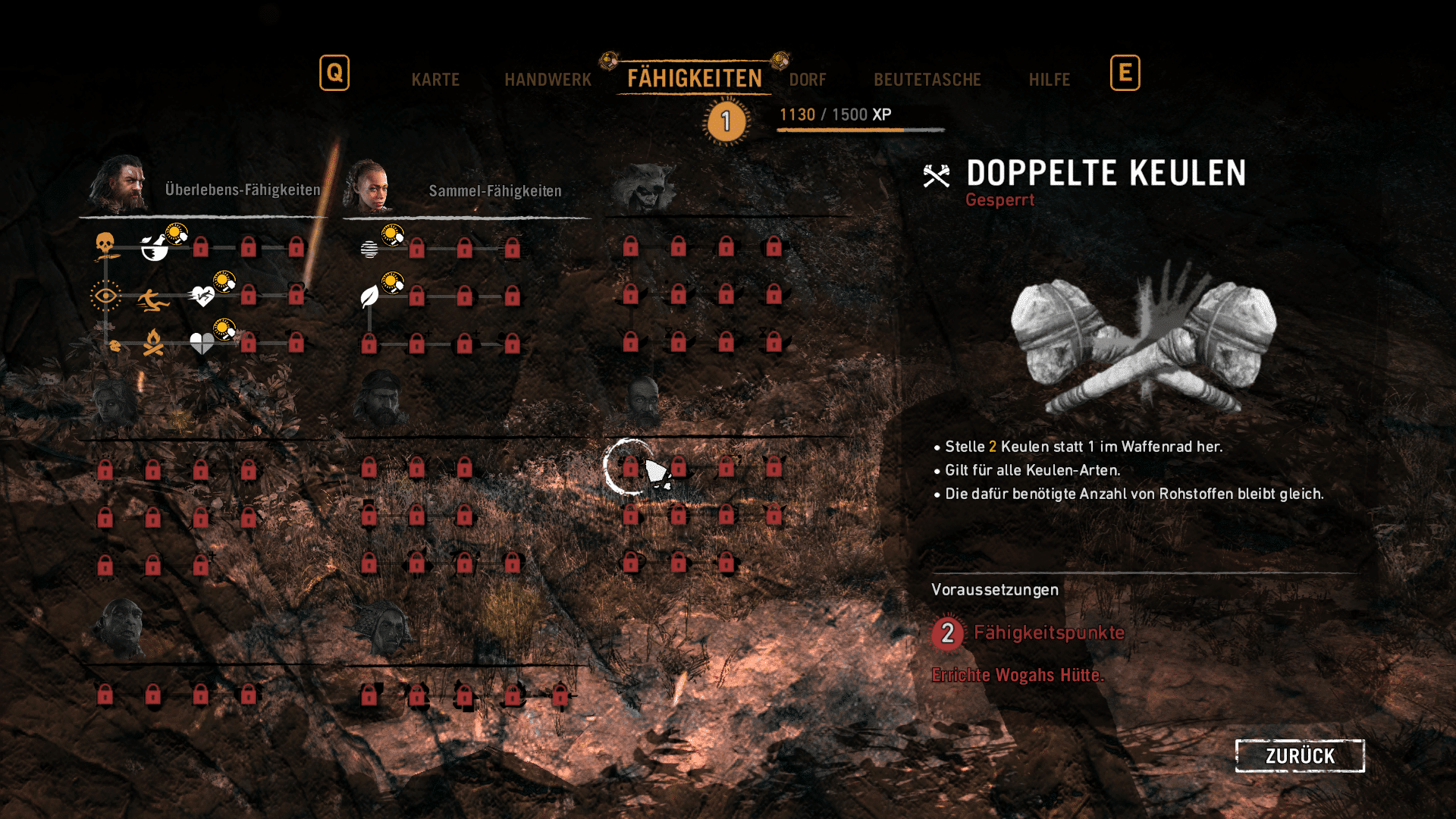Choose the white leaf gathering skill
The height and width of the screenshot is (819, 1456).
click(369, 297)
